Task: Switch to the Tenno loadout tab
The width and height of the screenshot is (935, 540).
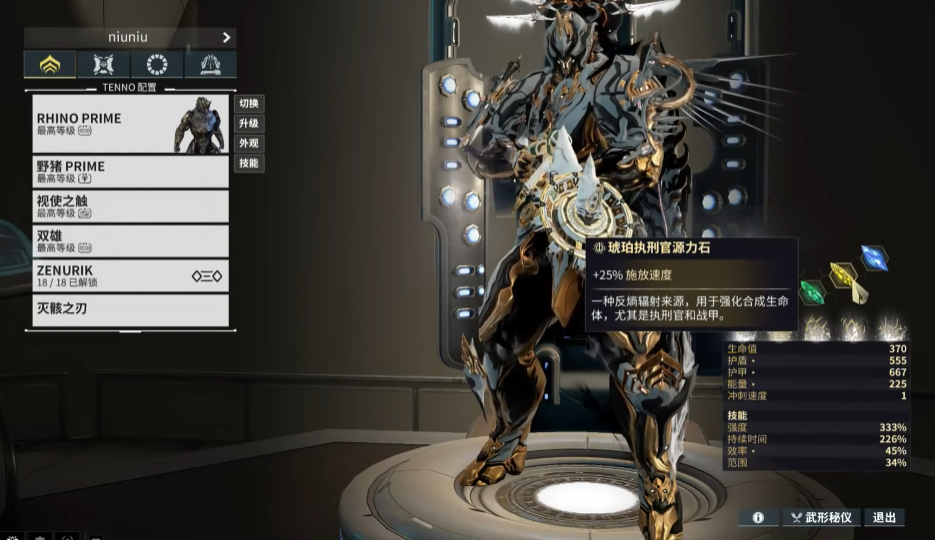Action: (x=50, y=65)
